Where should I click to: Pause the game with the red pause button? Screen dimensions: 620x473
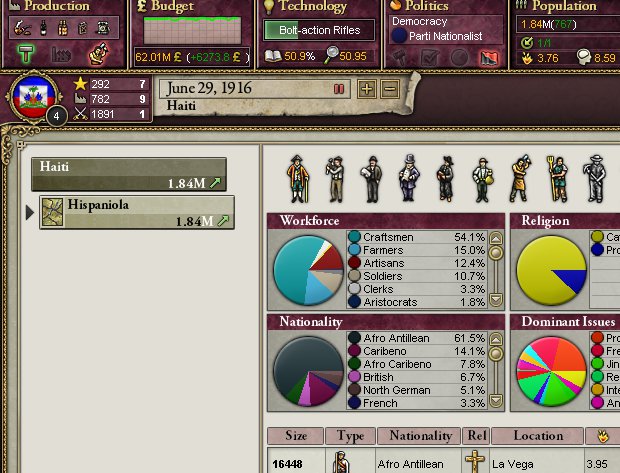click(340, 89)
